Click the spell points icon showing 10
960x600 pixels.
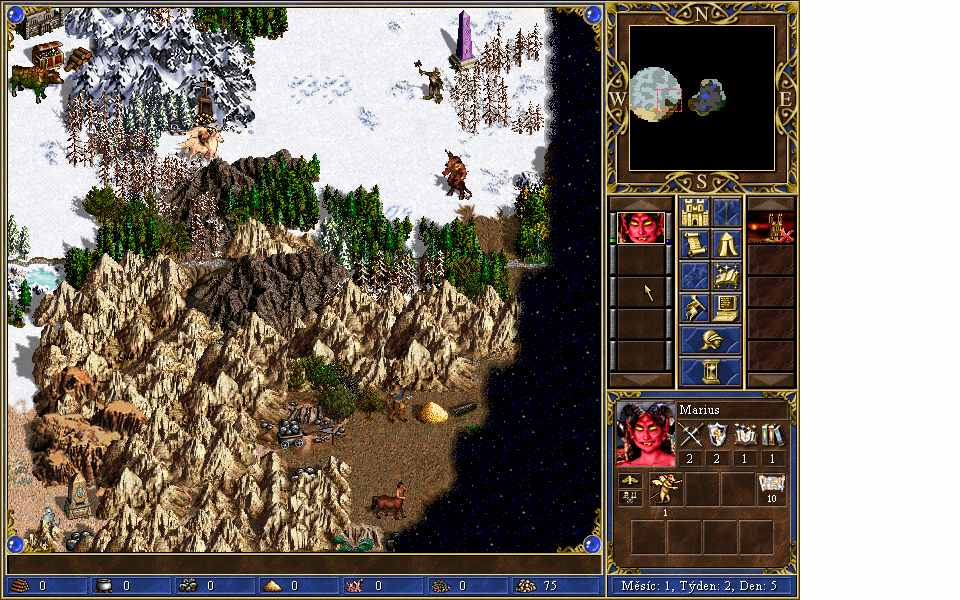pos(772,489)
